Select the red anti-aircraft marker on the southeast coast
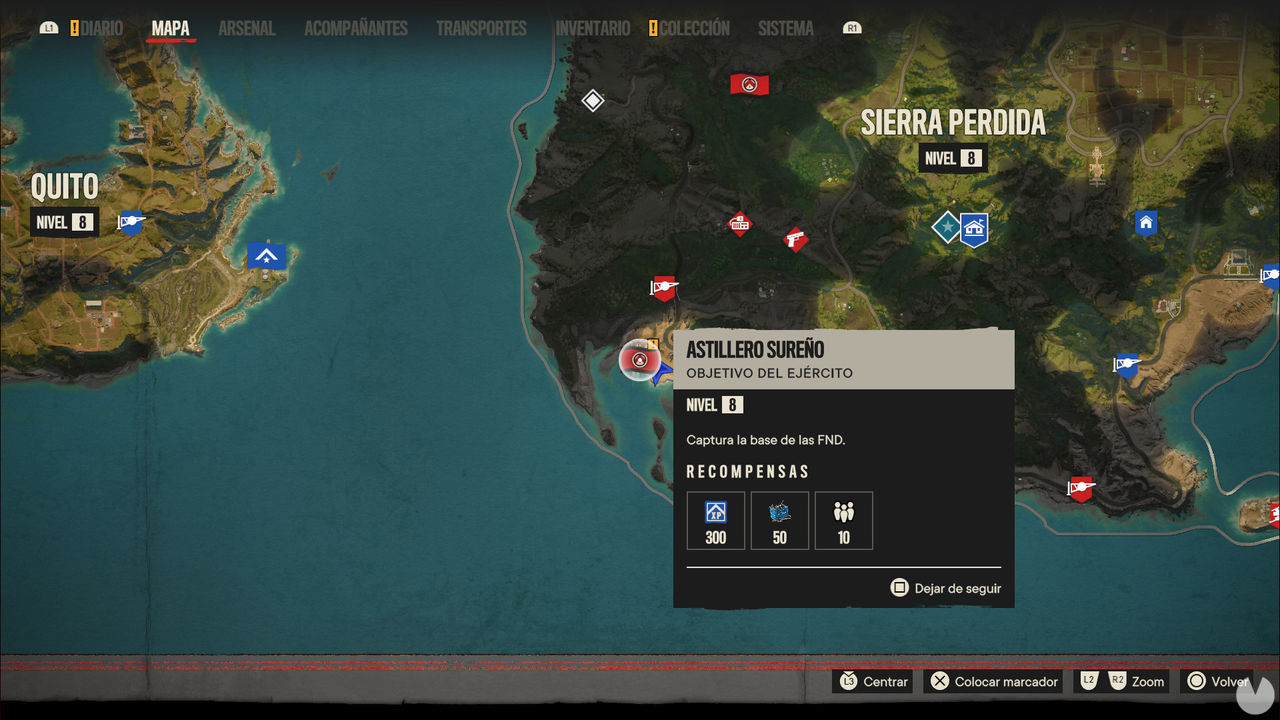This screenshot has height=720, width=1280. coord(1081,489)
